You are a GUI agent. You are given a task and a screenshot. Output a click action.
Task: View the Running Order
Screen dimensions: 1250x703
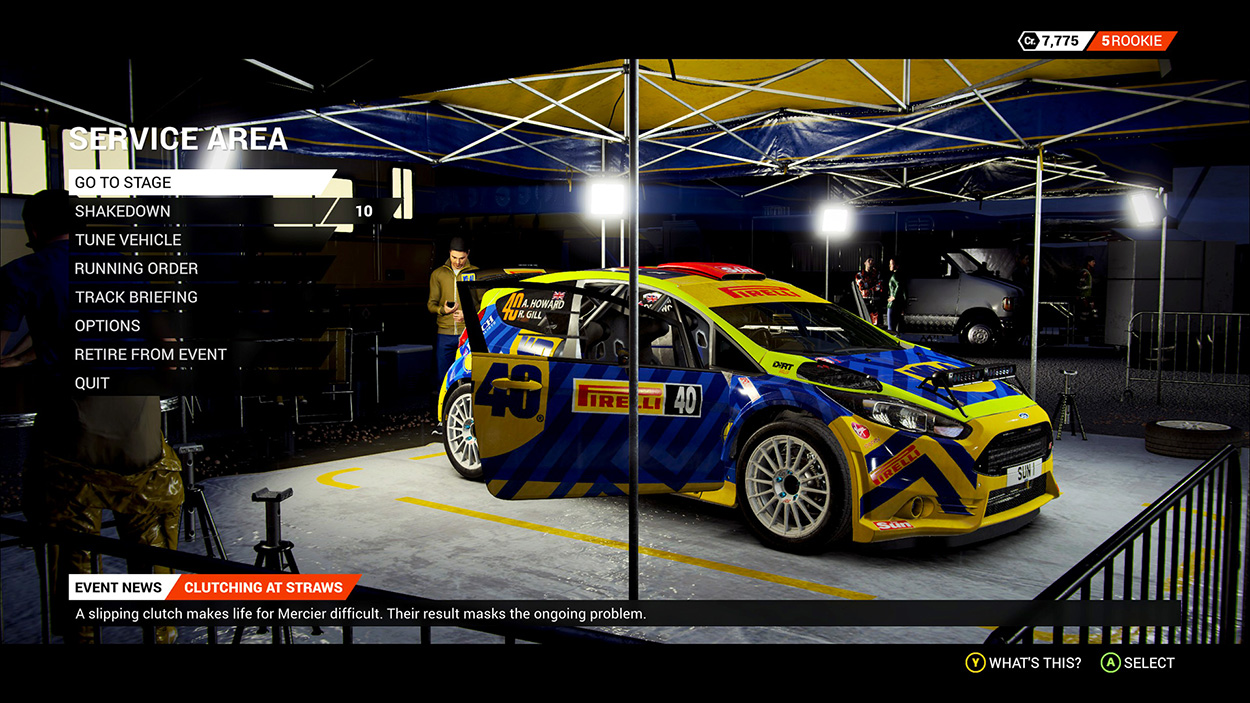[136, 269]
